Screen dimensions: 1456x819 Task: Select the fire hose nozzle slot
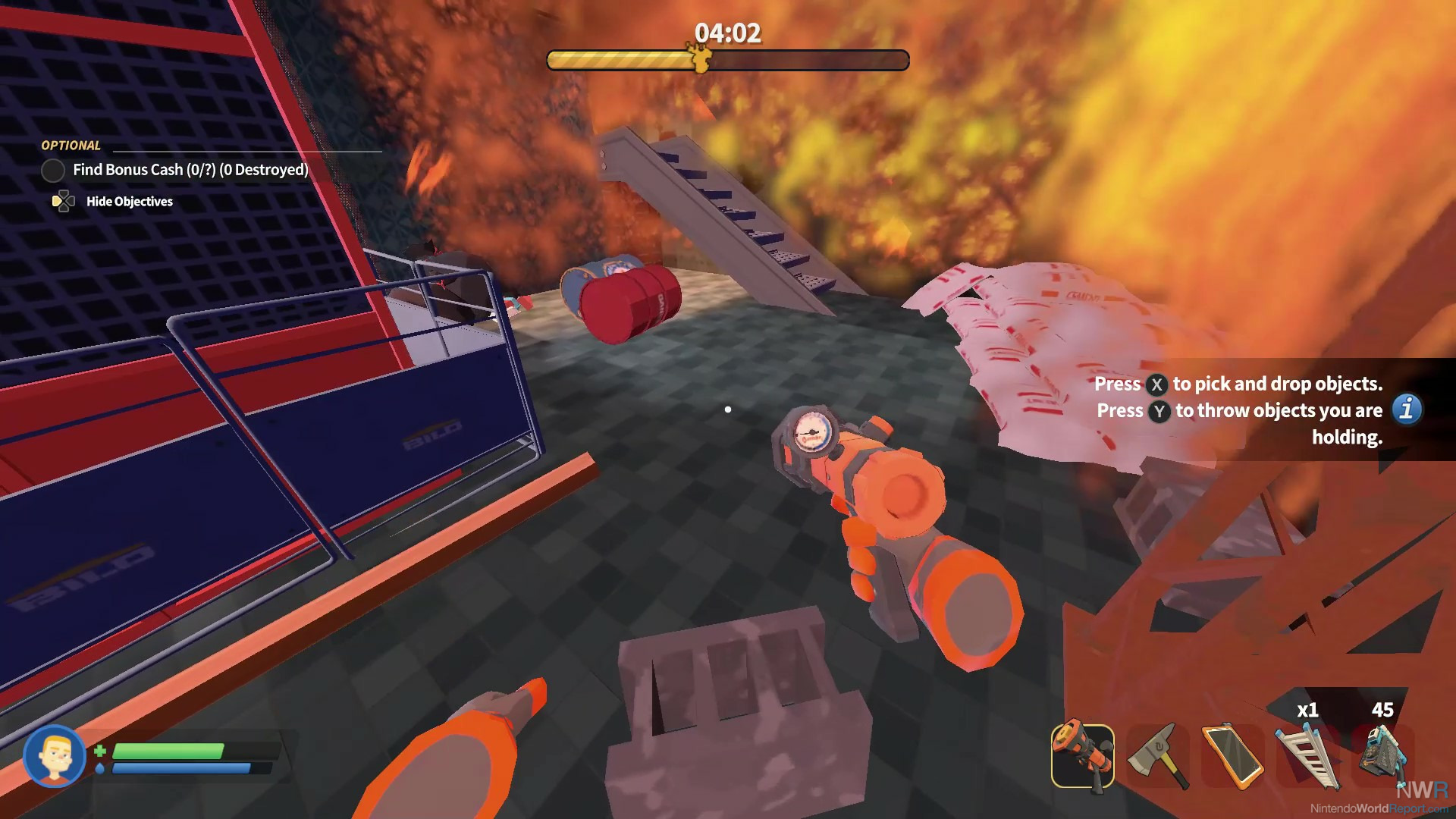tap(1082, 756)
